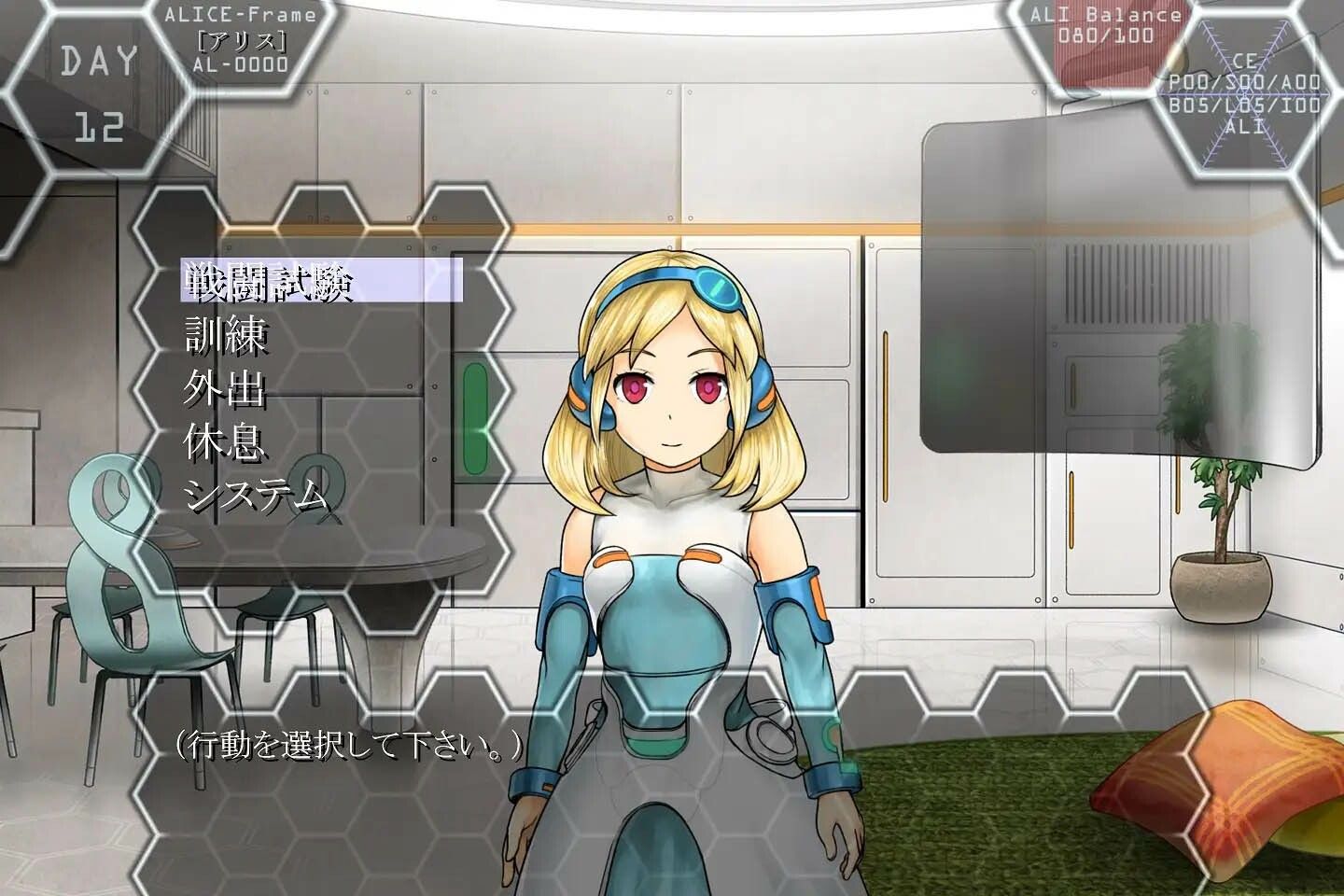Select 休息 to rest

[x=225, y=441]
